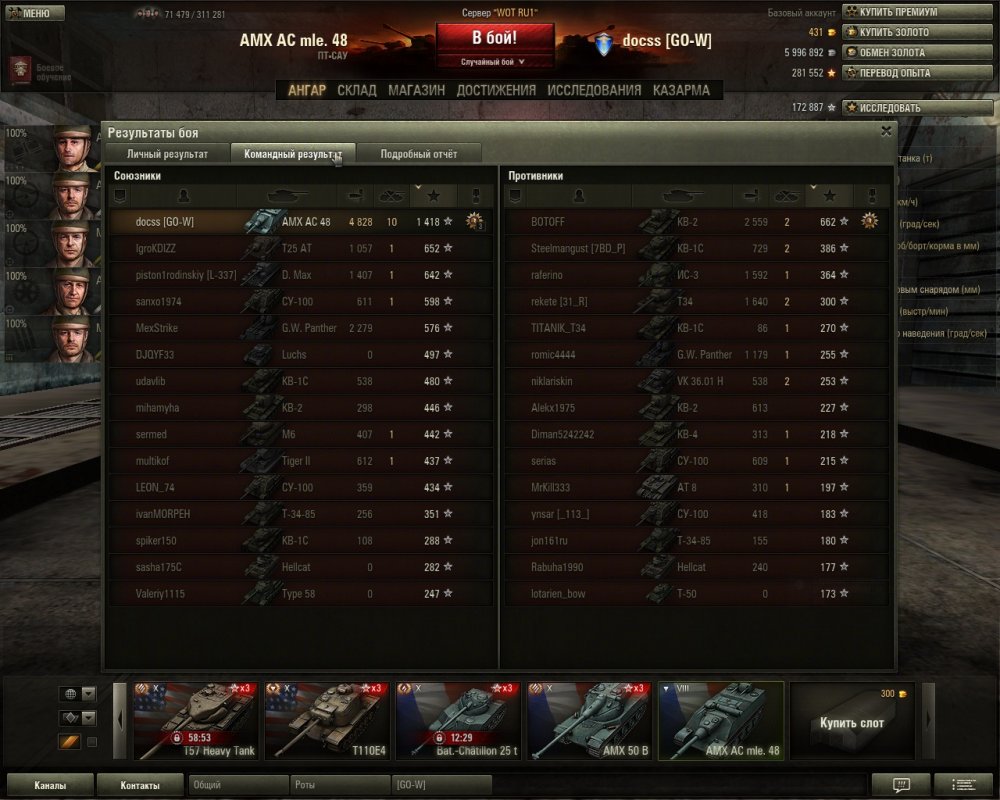Viewport: 1000px width, 800px height.
Task: Select the AMX 50 B tank tile
Action: tap(589, 720)
